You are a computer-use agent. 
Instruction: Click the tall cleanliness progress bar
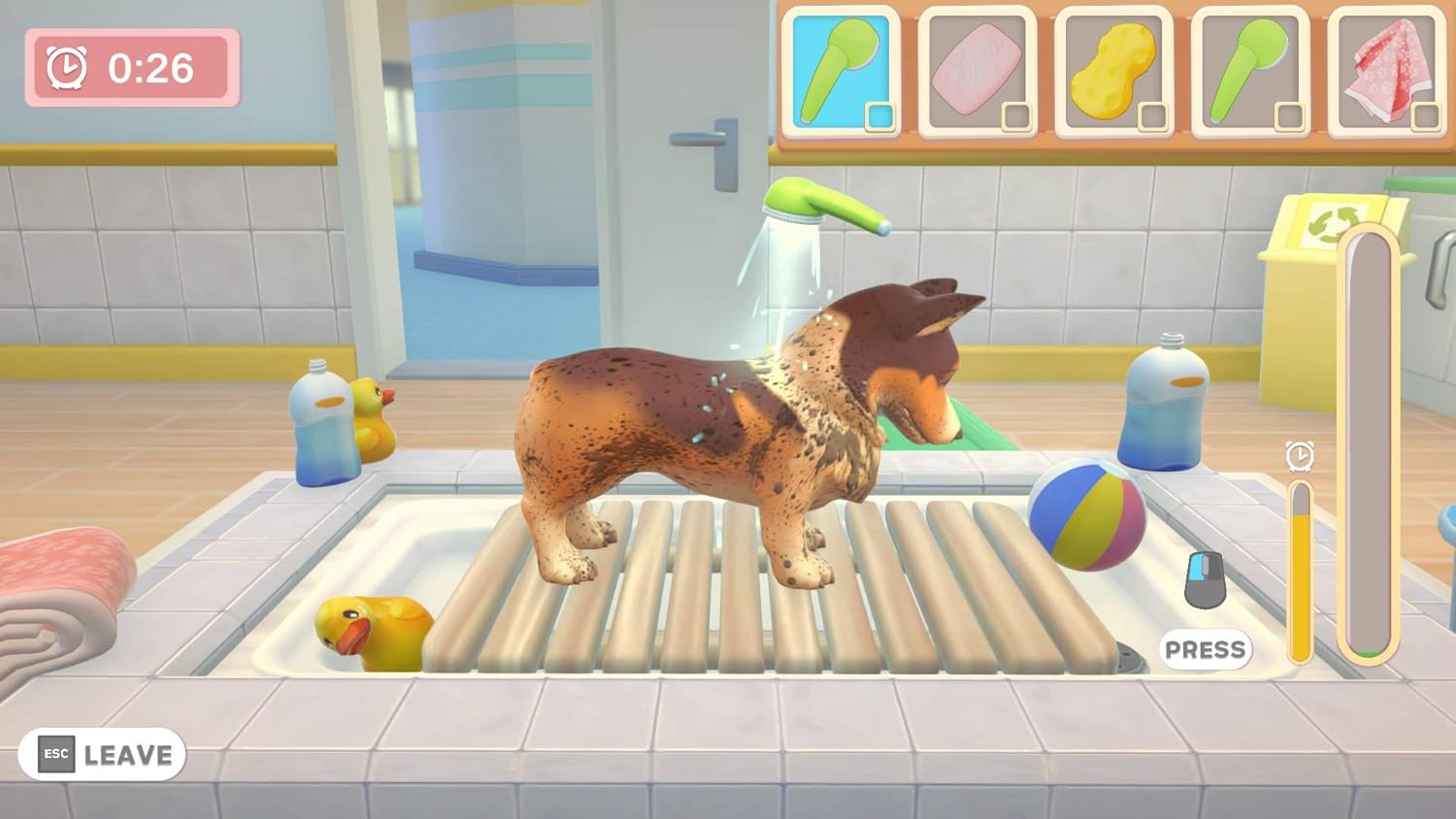pyautogui.click(x=1368, y=437)
